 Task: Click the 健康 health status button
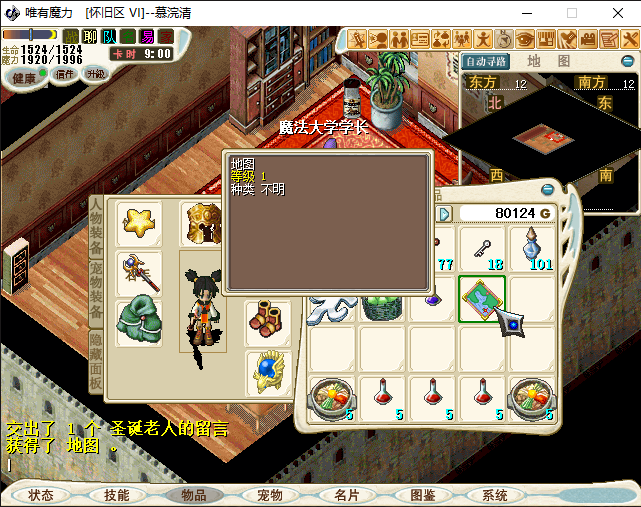(24, 77)
